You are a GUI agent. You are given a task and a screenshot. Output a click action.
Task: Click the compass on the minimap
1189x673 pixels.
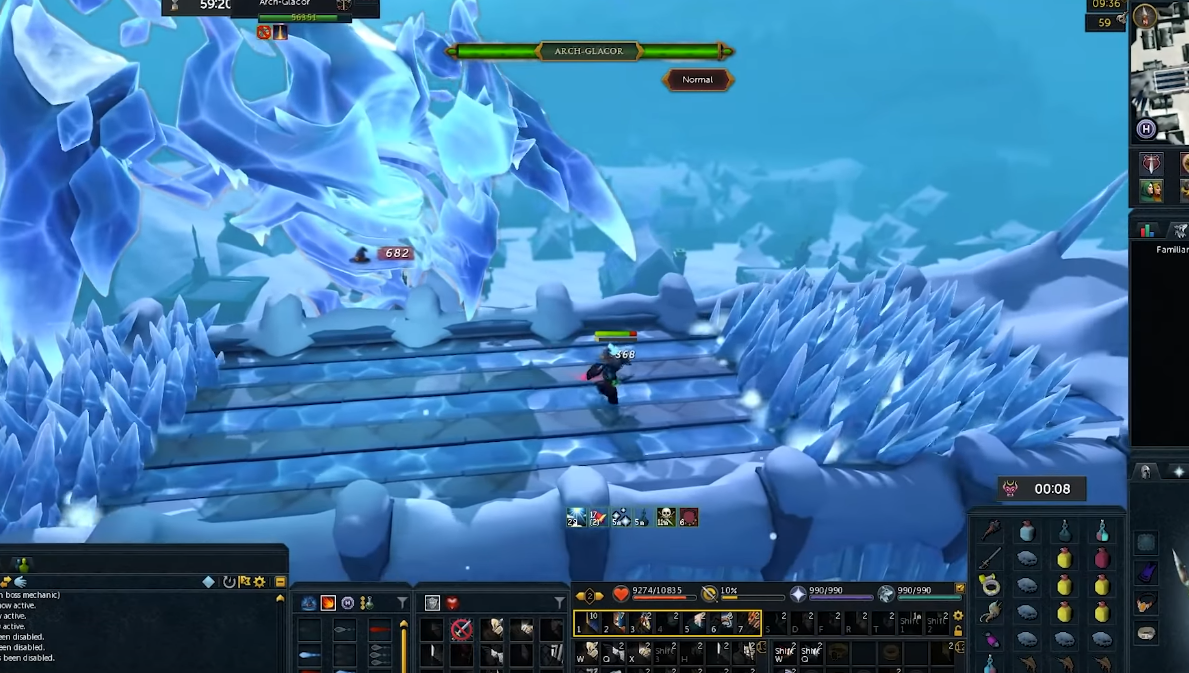1144,15
